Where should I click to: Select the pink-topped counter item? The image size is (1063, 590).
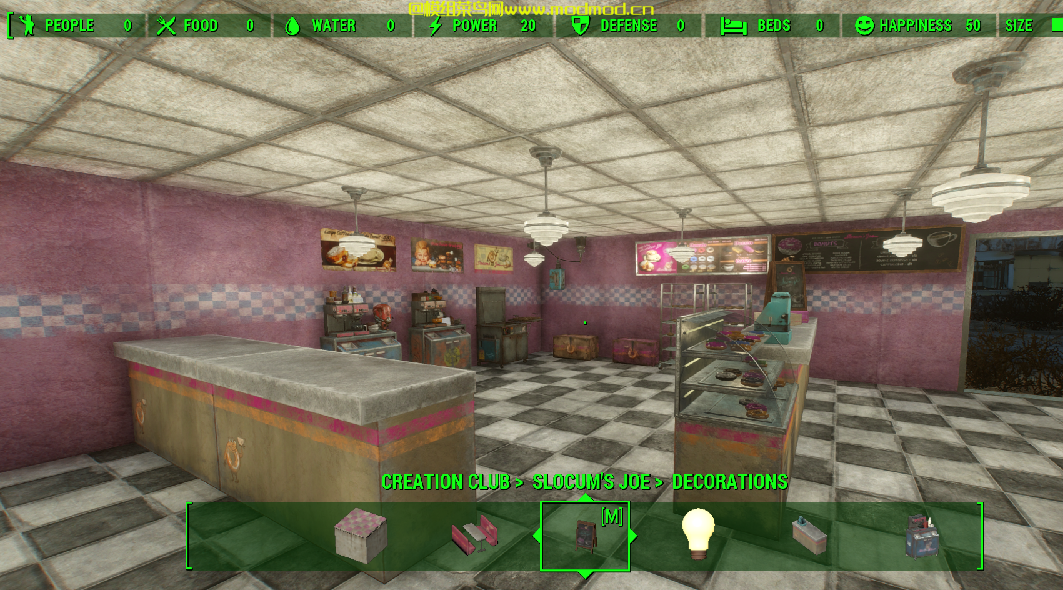tap(359, 533)
